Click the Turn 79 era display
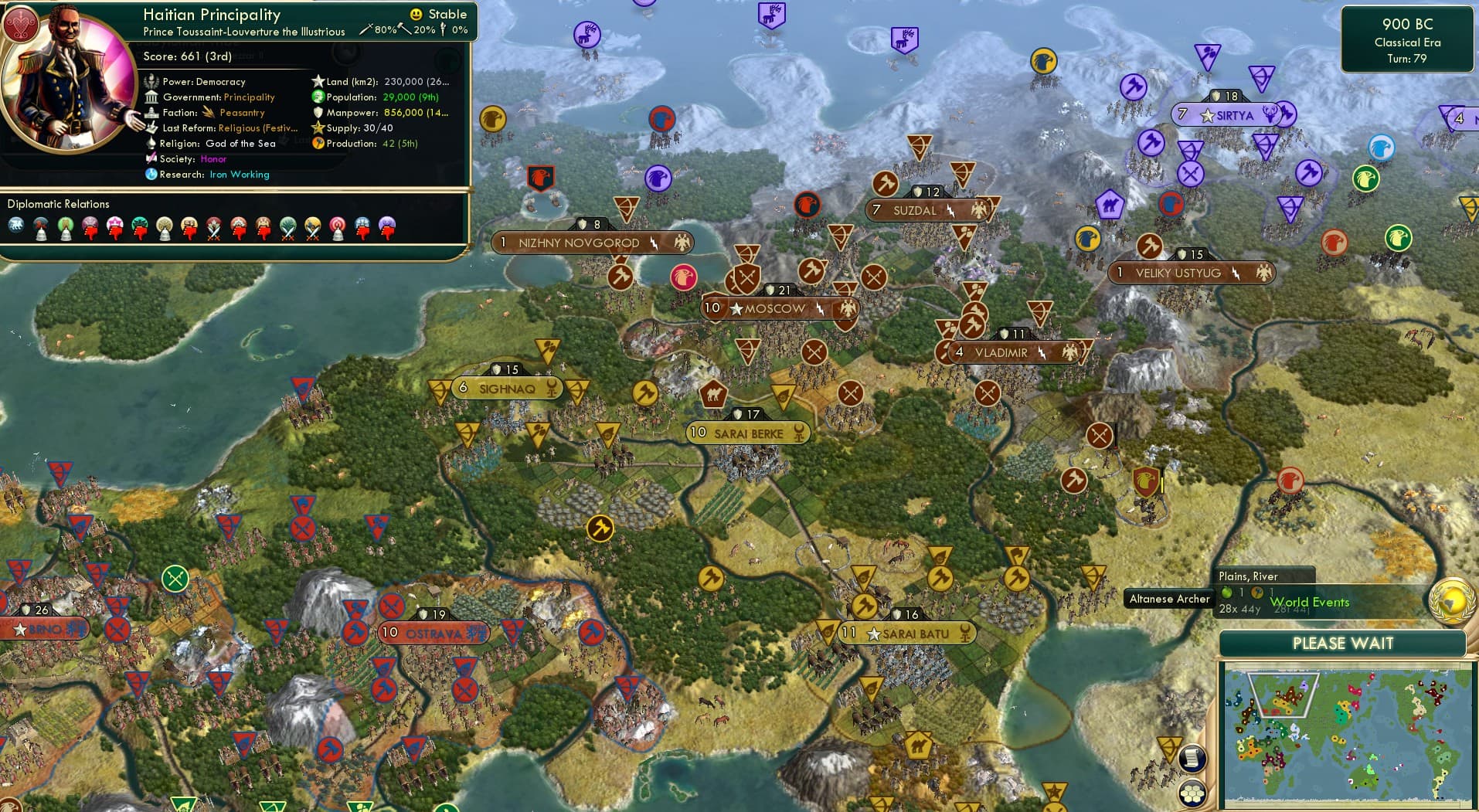Viewport: 1479px width, 812px height. 1408,59
